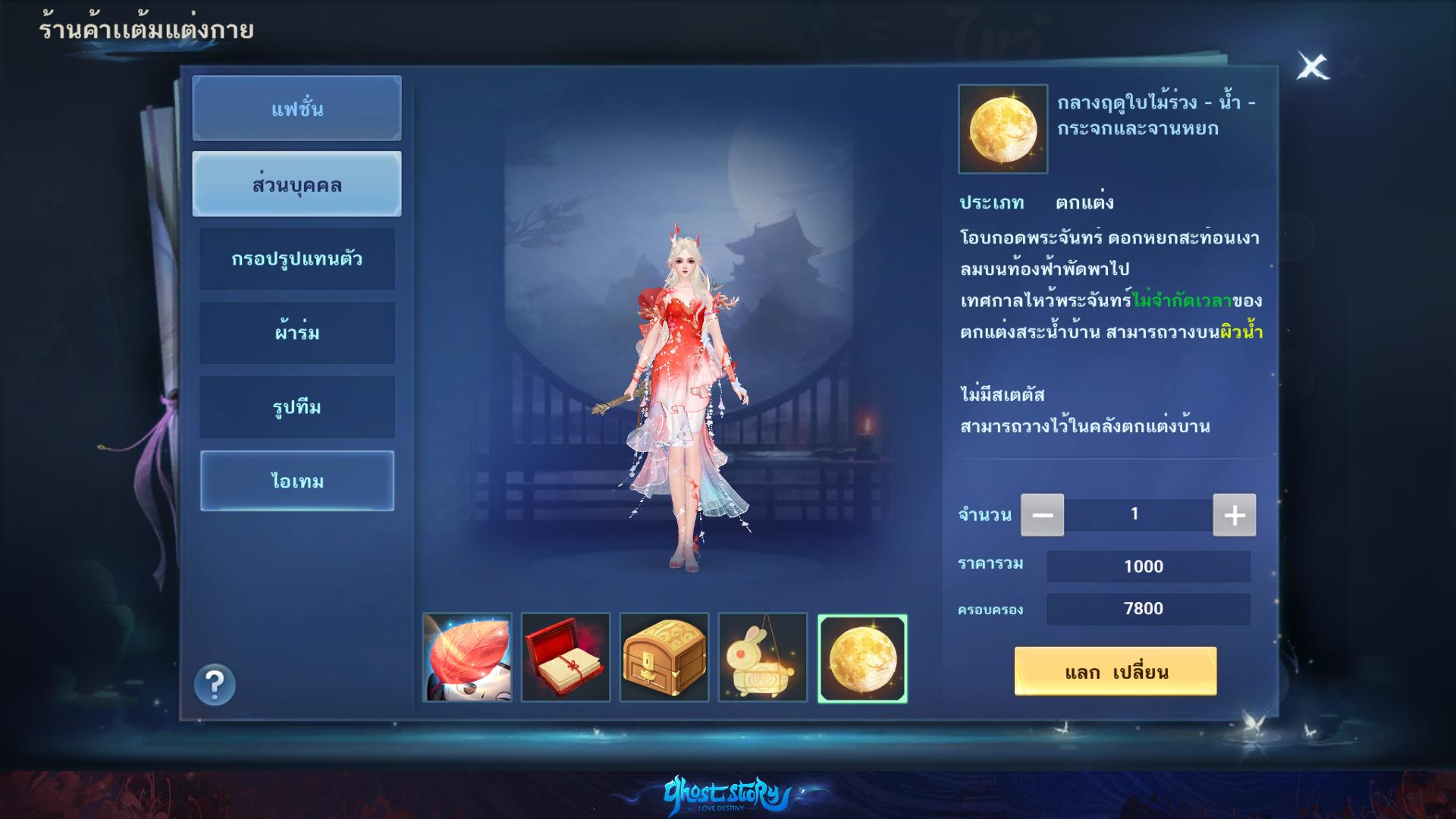Show the รูปทีม category
1456x819 pixels.
coord(297,407)
